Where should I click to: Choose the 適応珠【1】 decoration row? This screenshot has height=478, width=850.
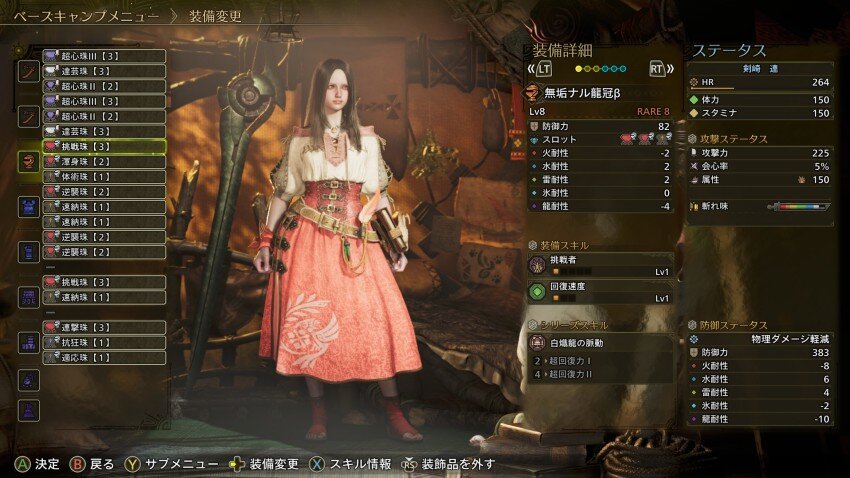point(103,357)
